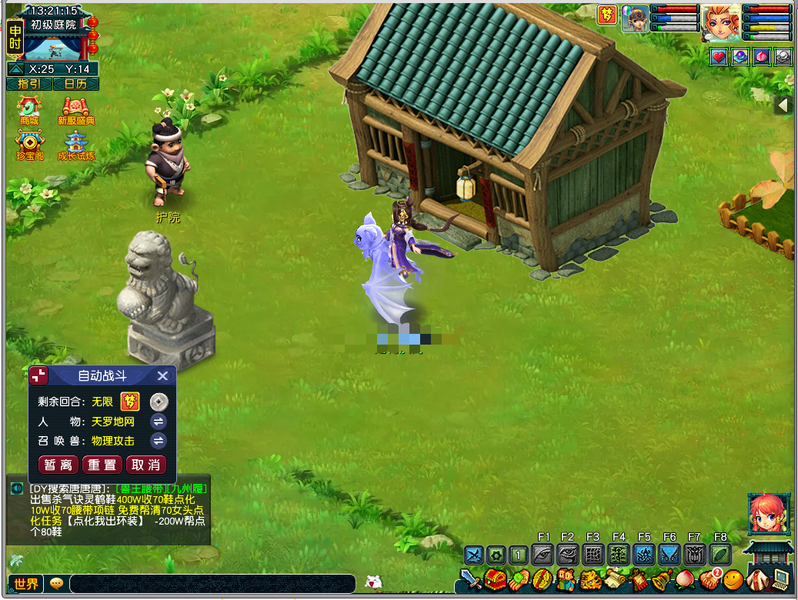
Task: Open the chat emoji smiley button
Action: point(56,584)
